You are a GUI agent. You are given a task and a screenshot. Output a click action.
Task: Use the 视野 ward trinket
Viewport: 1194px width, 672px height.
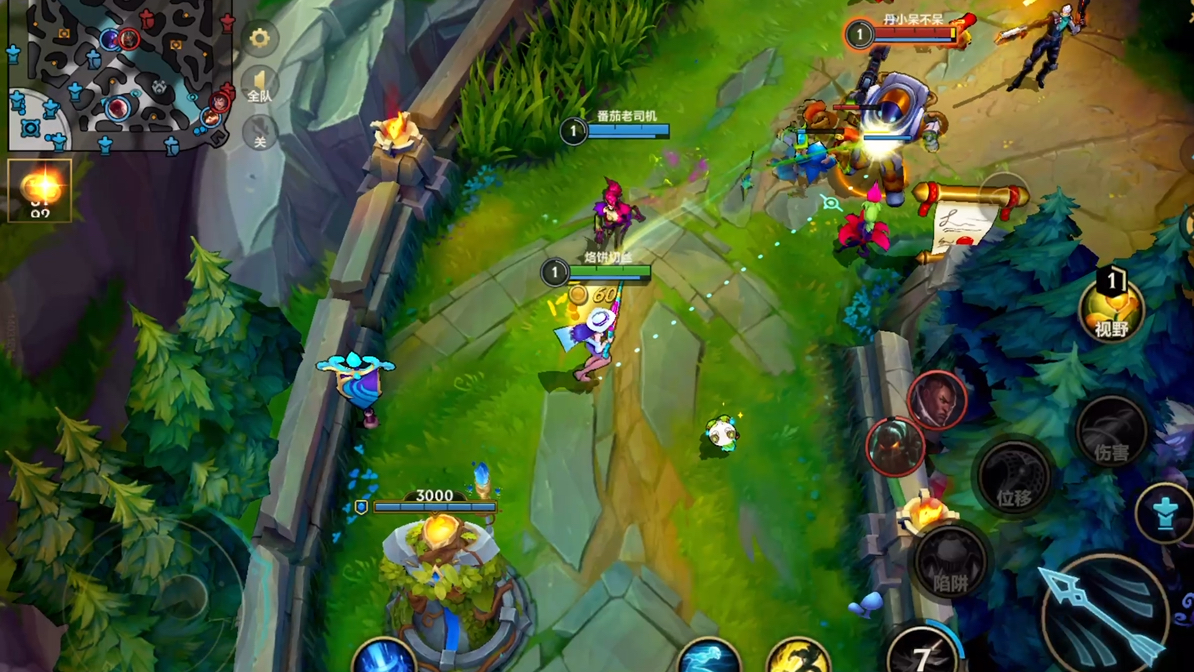click(x=1111, y=307)
